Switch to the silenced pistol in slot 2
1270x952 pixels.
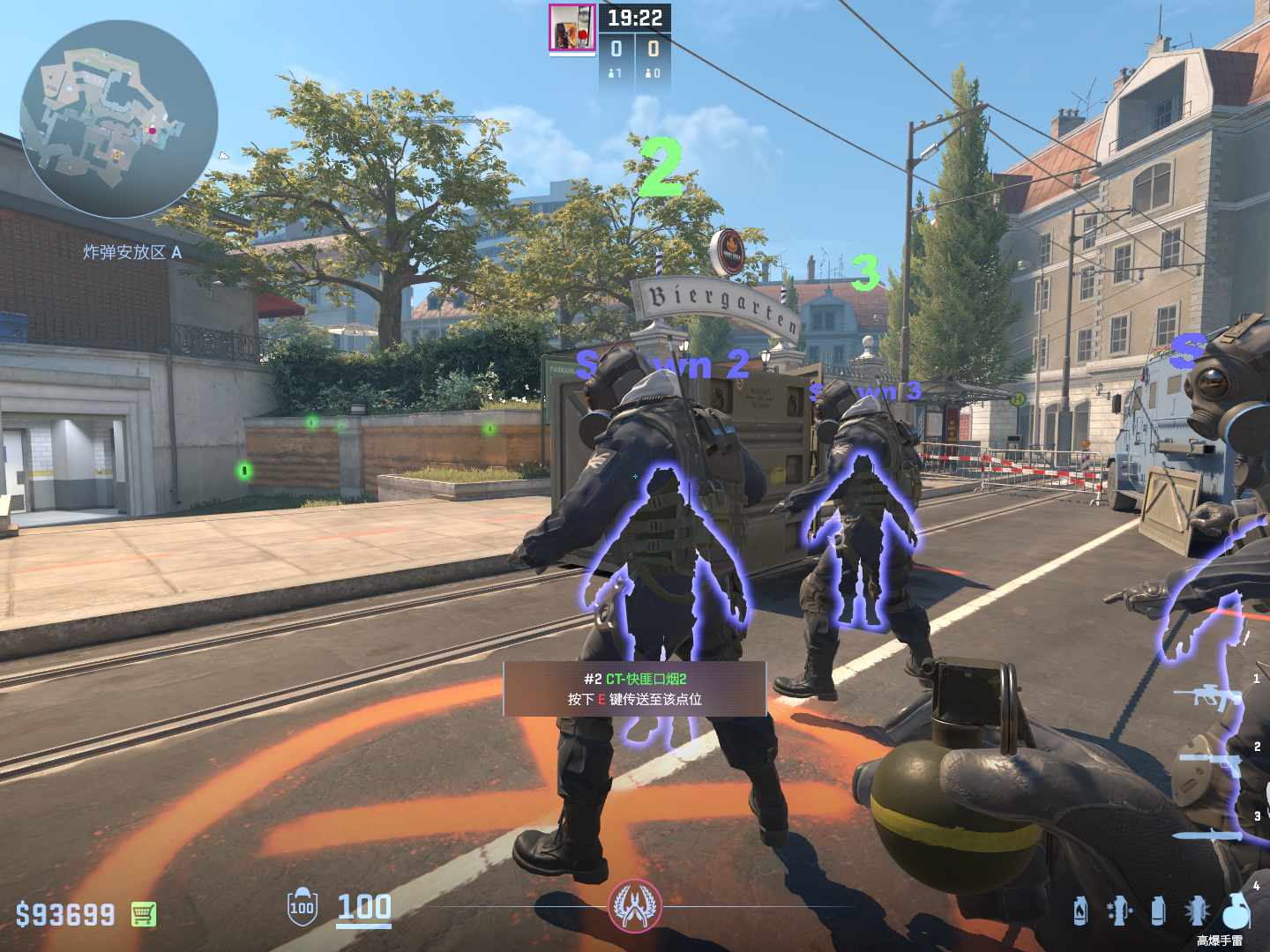(x=1210, y=762)
